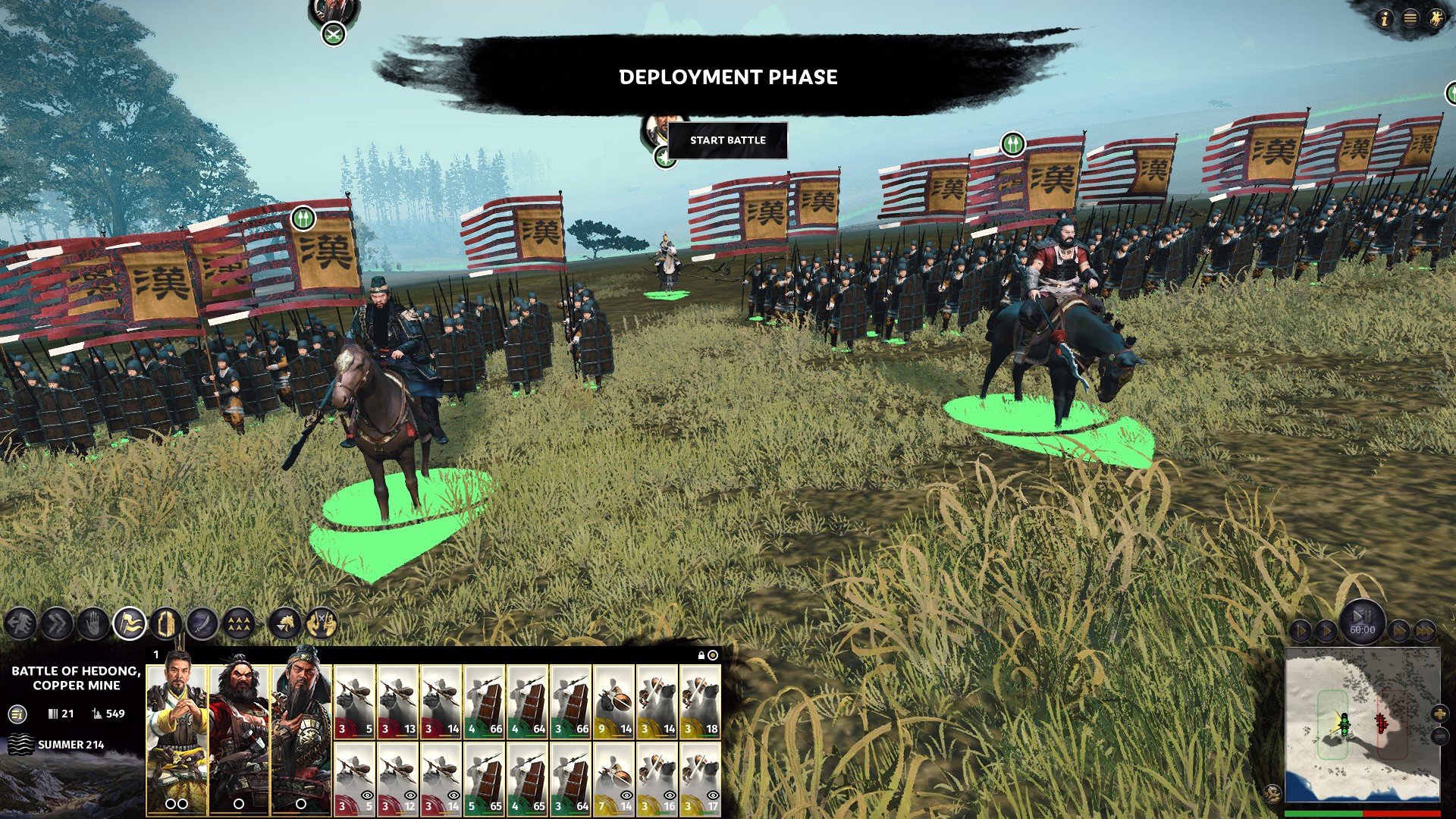Toggle the open-hand halt command icon
This screenshot has height=819, width=1456.
(x=93, y=624)
